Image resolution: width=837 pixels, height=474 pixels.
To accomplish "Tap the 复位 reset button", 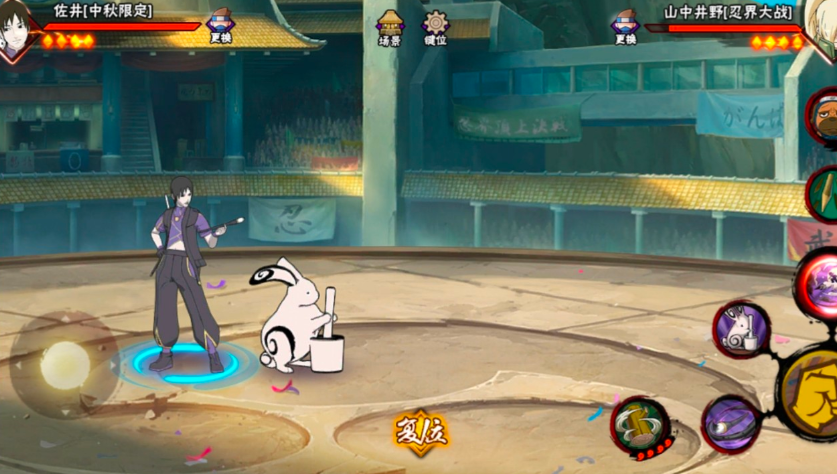I will coord(421,433).
